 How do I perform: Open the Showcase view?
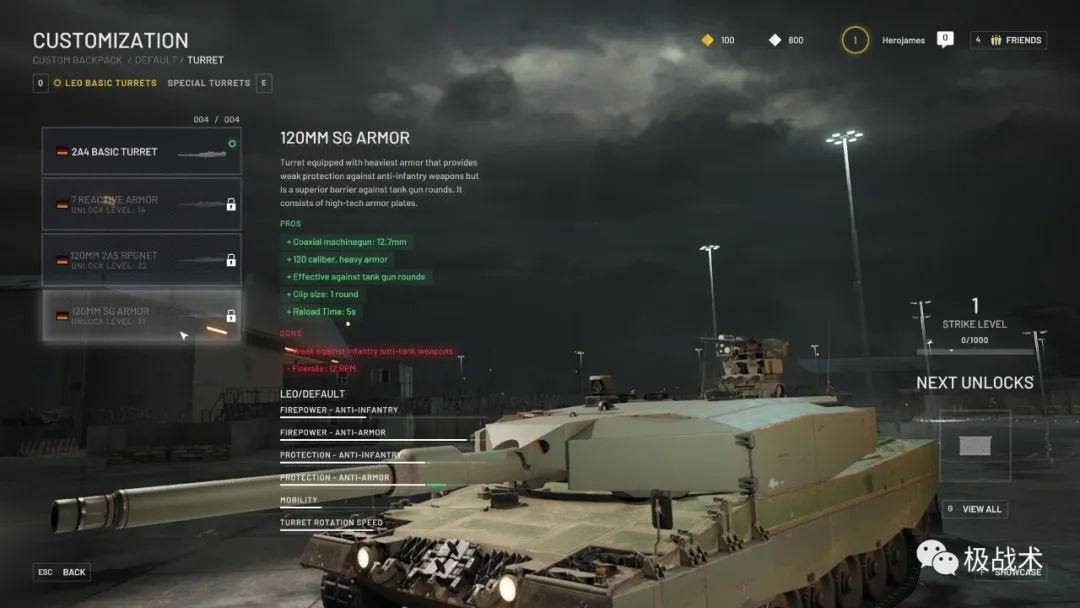[x=1010, y=572]
